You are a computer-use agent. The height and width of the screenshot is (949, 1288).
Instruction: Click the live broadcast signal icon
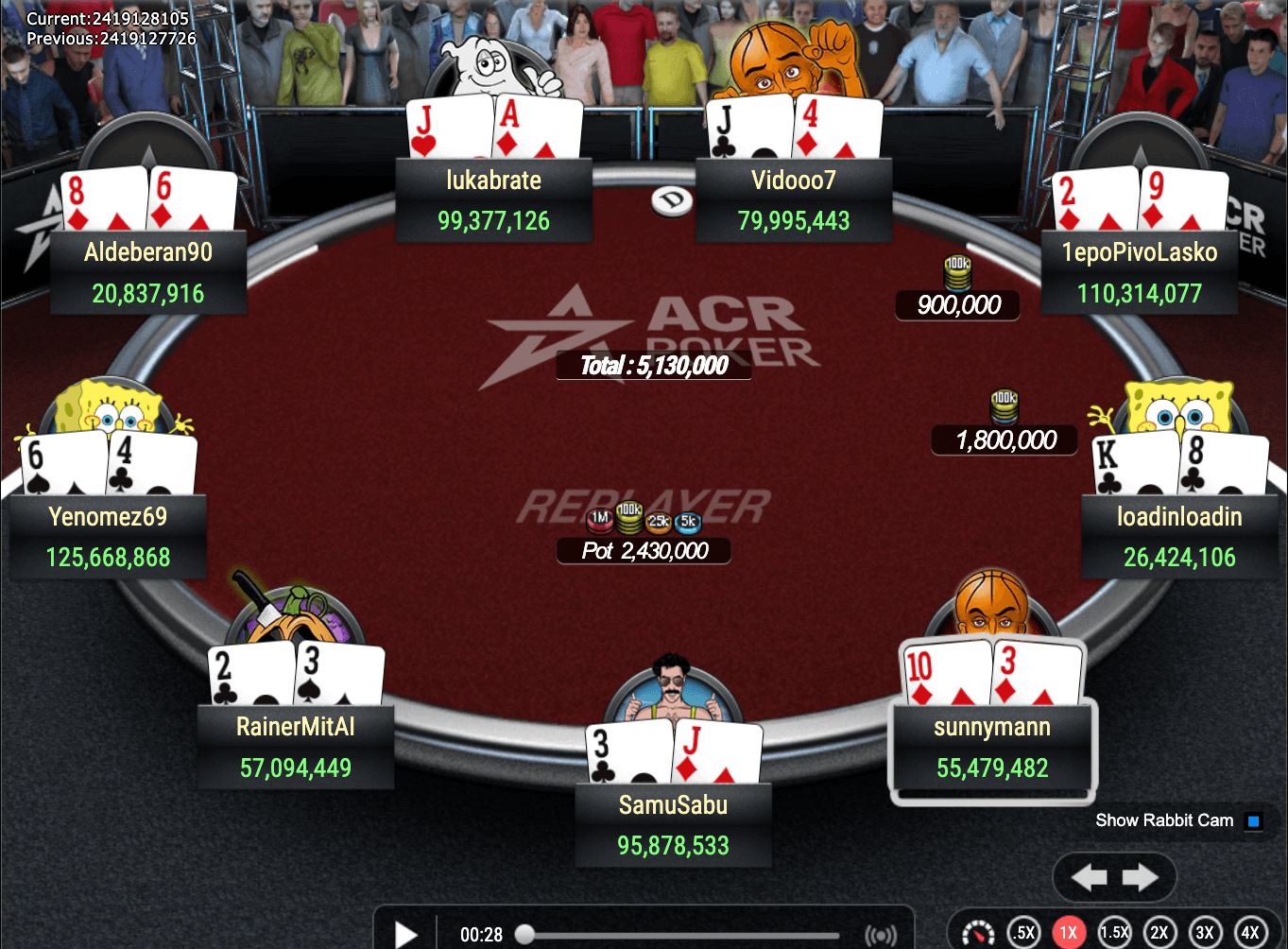881,935
